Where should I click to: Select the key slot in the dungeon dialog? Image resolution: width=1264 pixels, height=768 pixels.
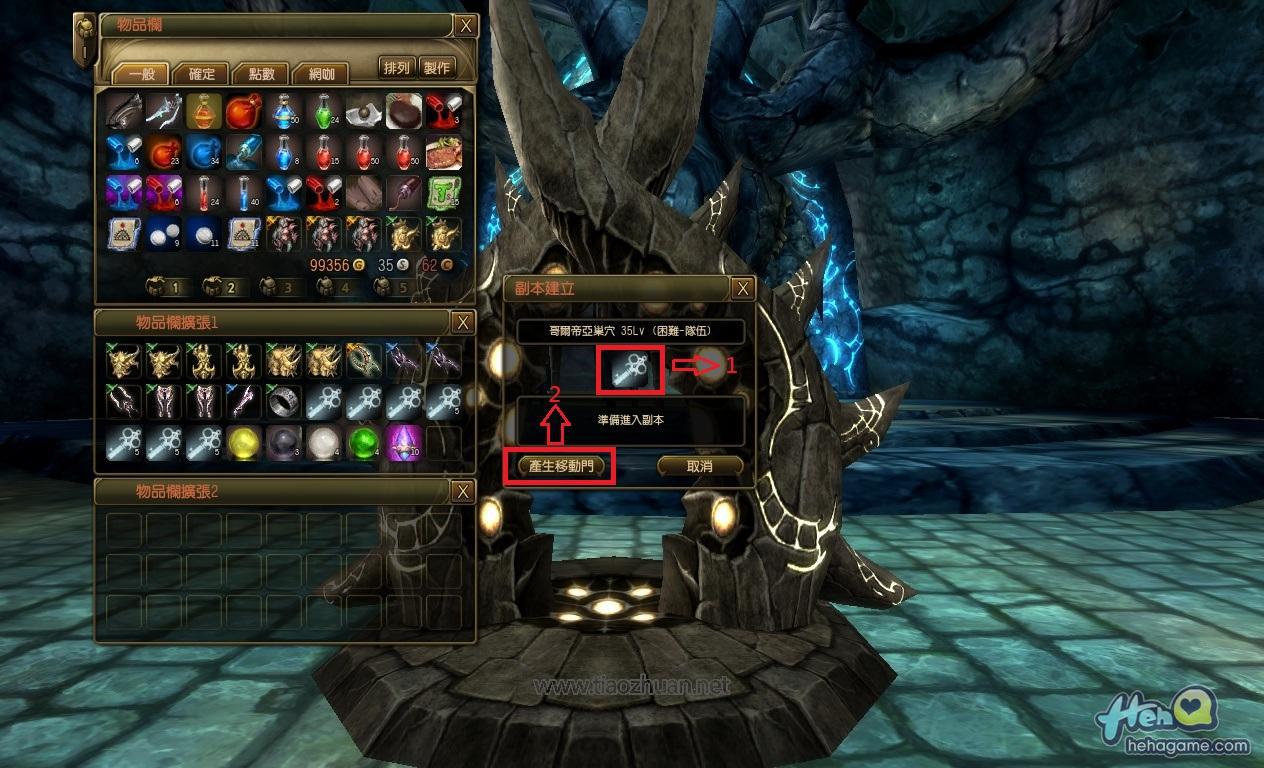coord(630,370)
